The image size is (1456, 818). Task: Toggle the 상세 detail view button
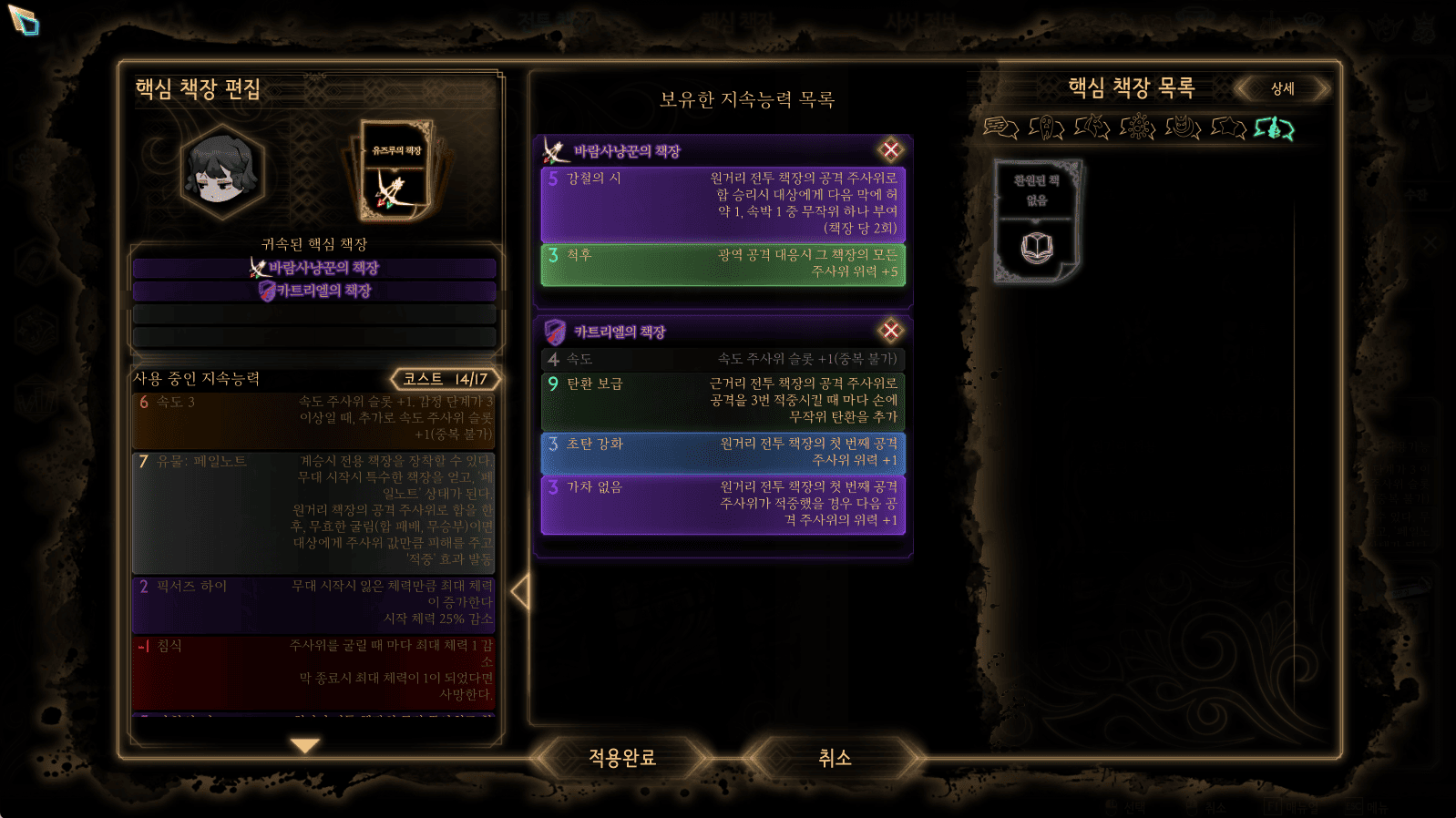pos(1282,88)
